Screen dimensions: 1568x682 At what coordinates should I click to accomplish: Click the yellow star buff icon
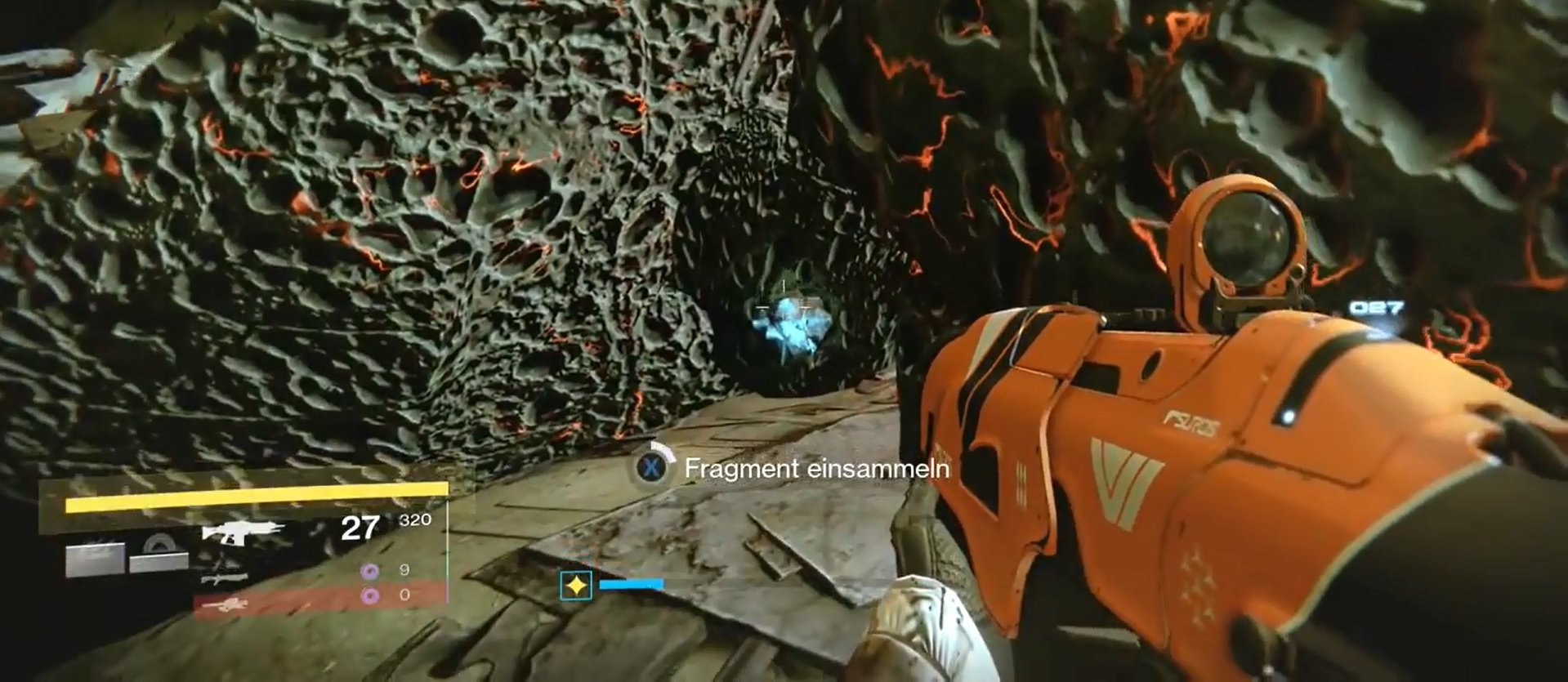click(576, 586)
